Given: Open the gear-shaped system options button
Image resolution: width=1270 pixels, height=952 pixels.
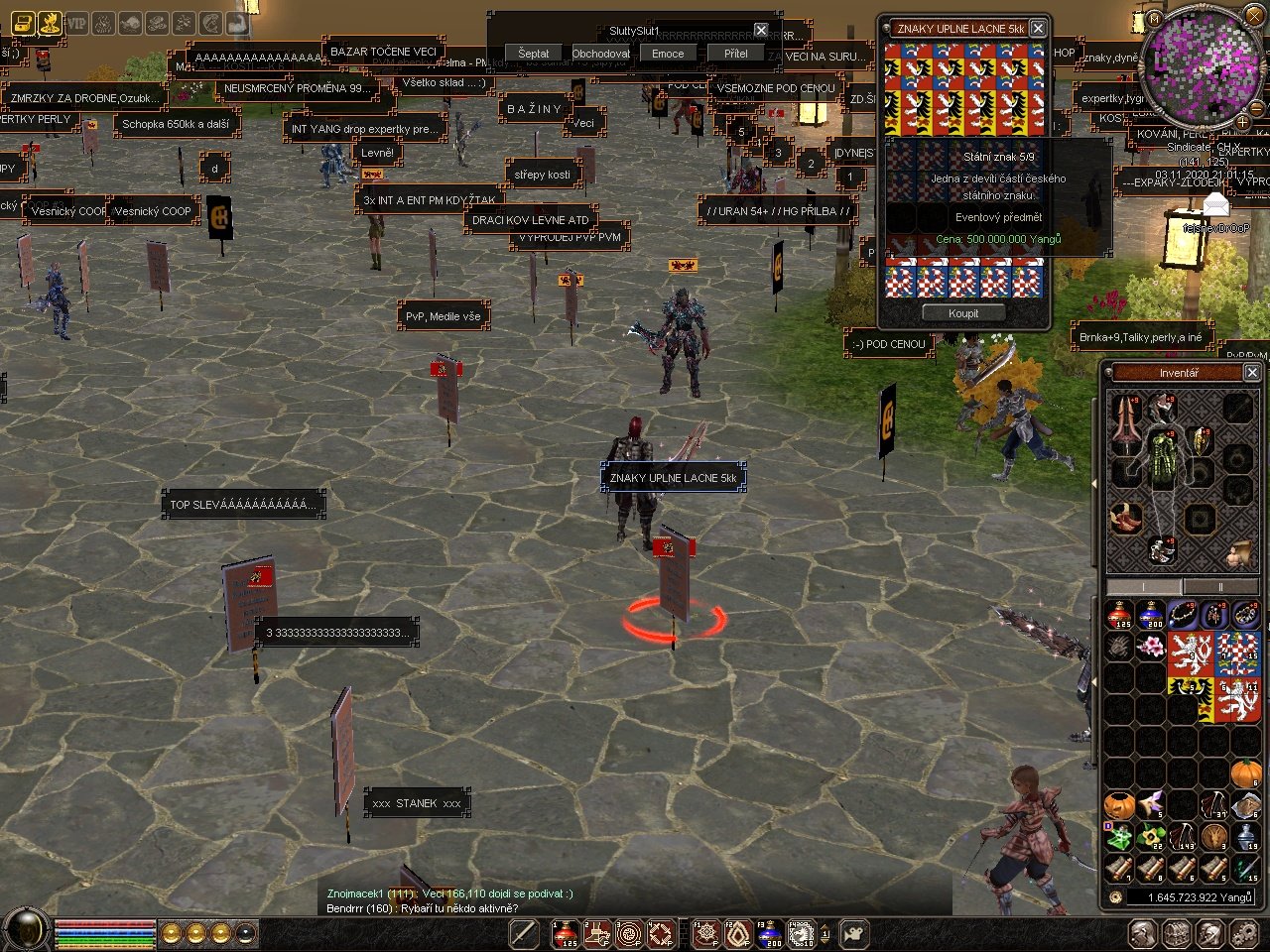Looking at the screenshot, I should pos(1243,933).
